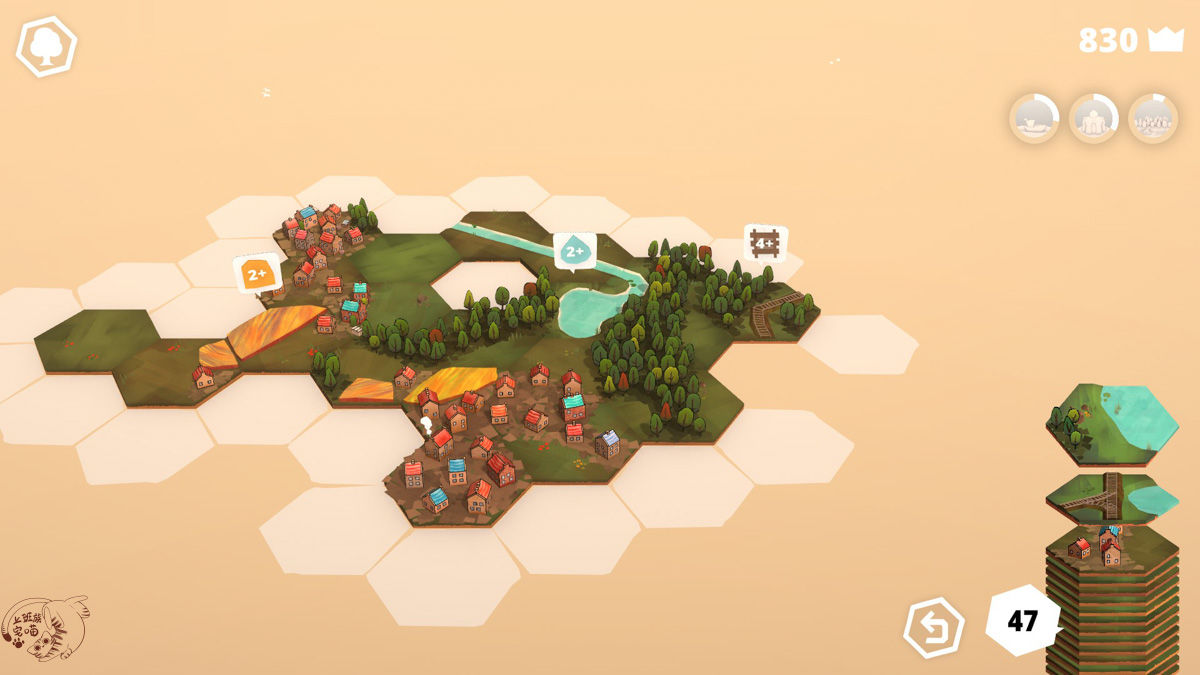The width and height of the screenshot is (1200, 675).
Task: Select the forest challenge progress icon
Action: 1153,118
